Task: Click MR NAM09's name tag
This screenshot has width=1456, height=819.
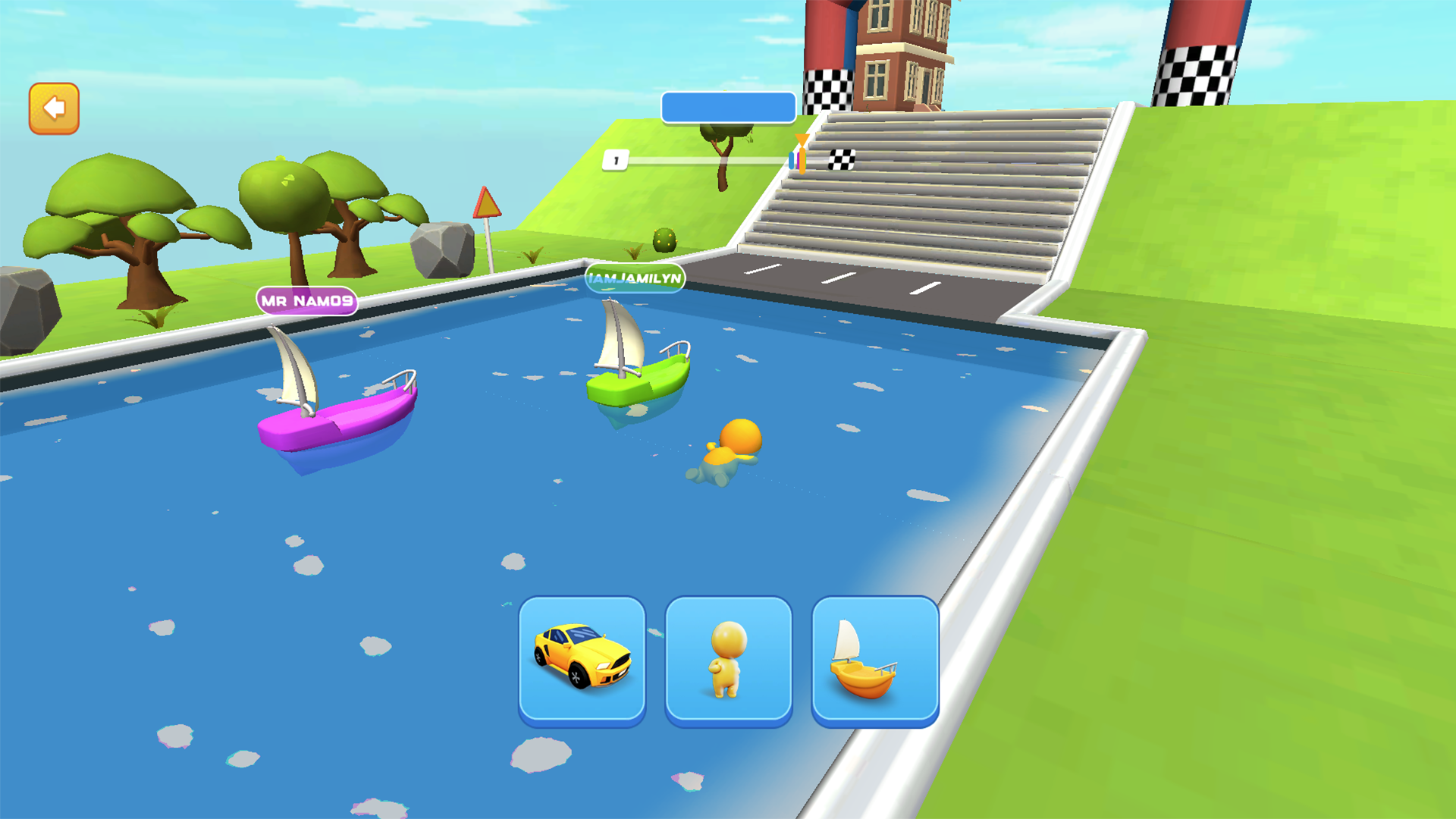Action: pos(306,300)
